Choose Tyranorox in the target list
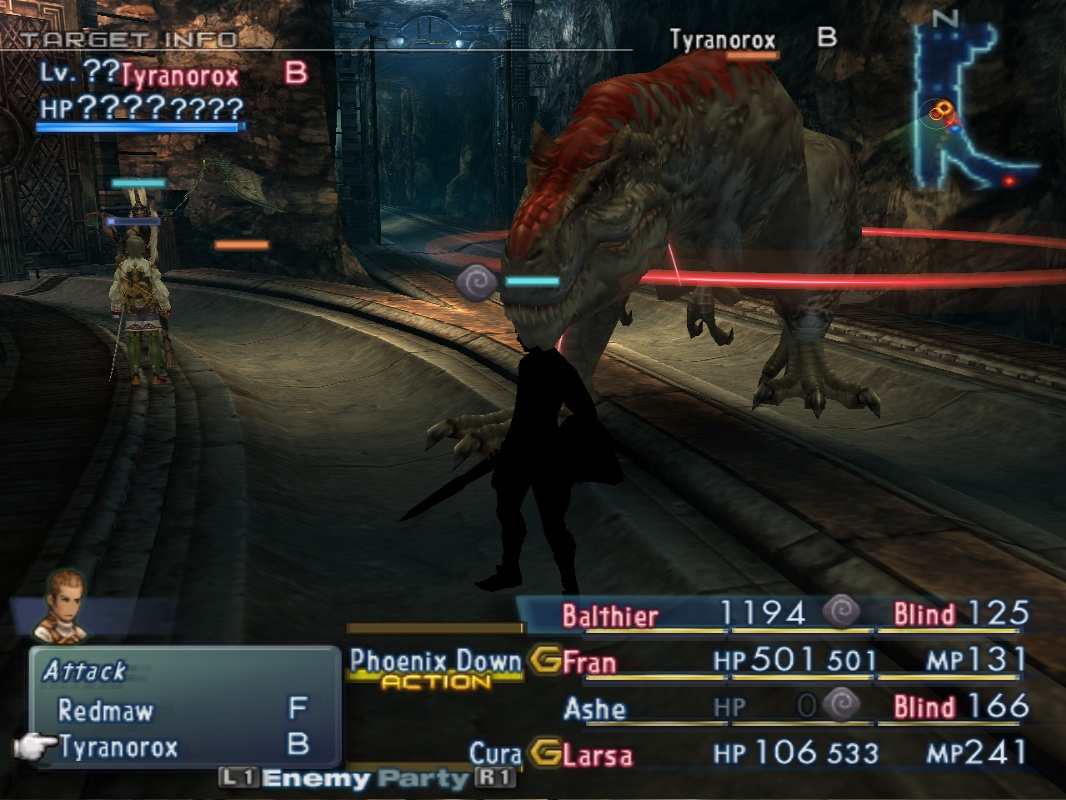 pyautogui.click(x=117, y=747)
